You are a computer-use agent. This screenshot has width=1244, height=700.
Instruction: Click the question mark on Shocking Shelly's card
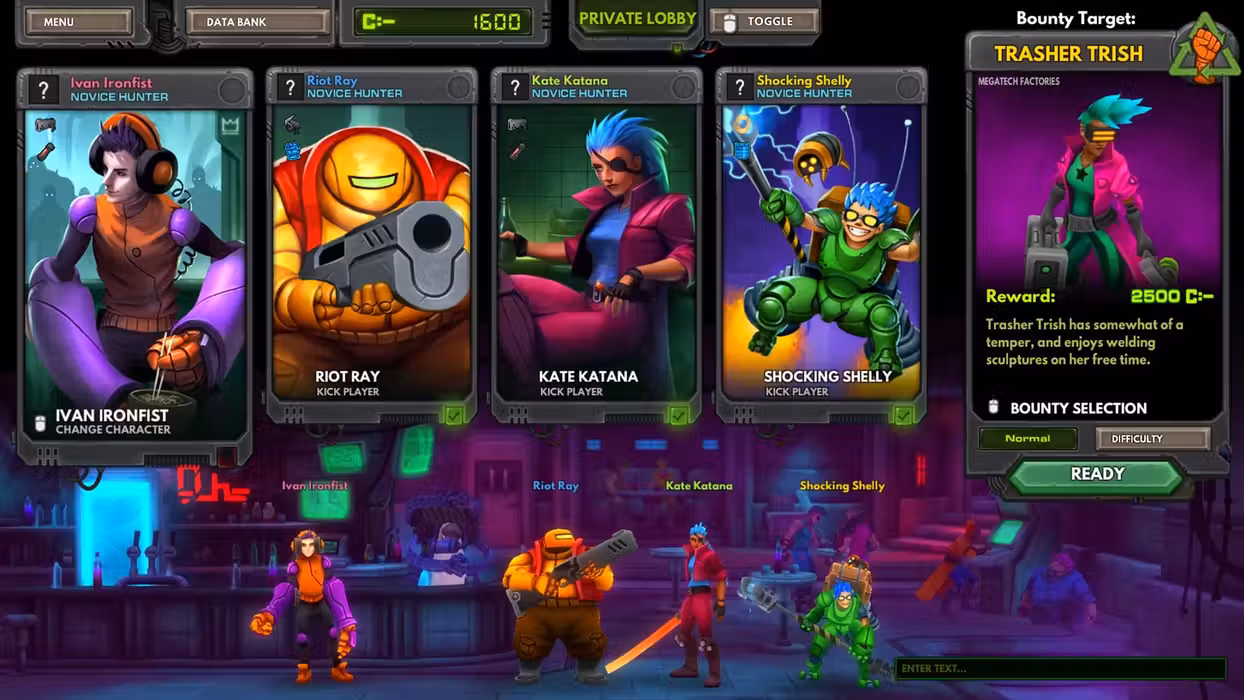coord(740,87)
